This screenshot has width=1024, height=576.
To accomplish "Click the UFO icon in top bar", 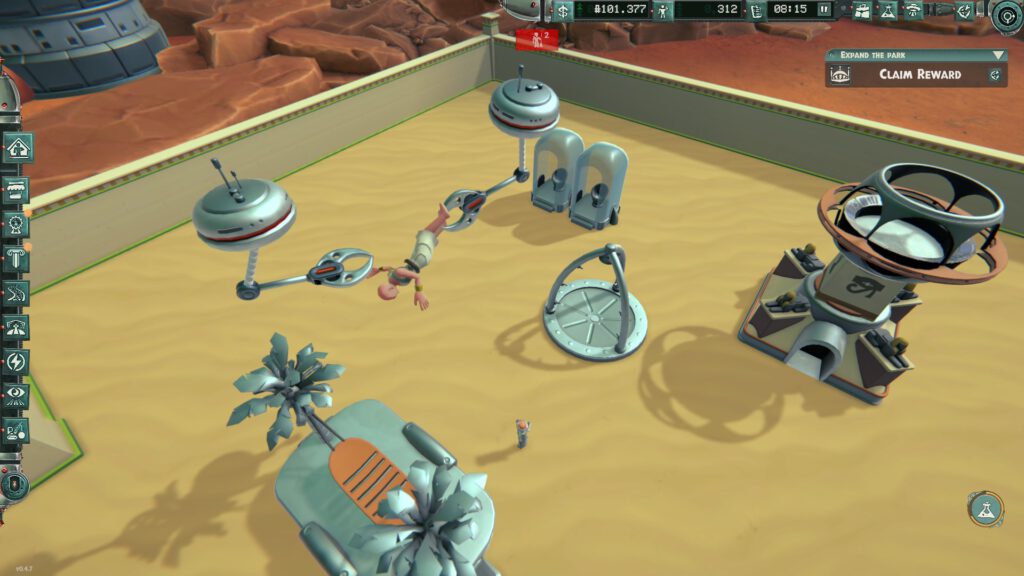I will point(913,10).
